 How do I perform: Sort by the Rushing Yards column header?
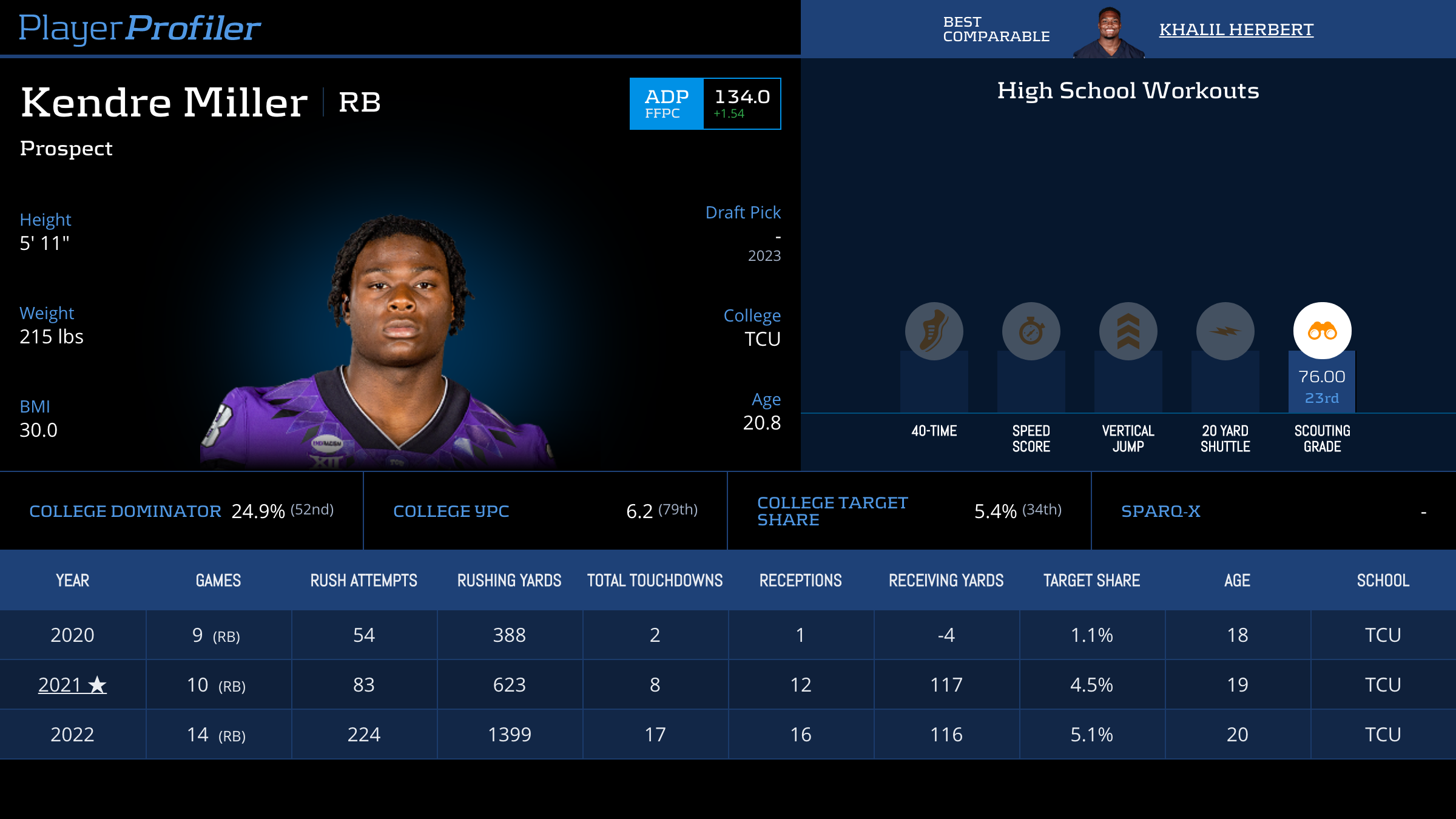509,581
